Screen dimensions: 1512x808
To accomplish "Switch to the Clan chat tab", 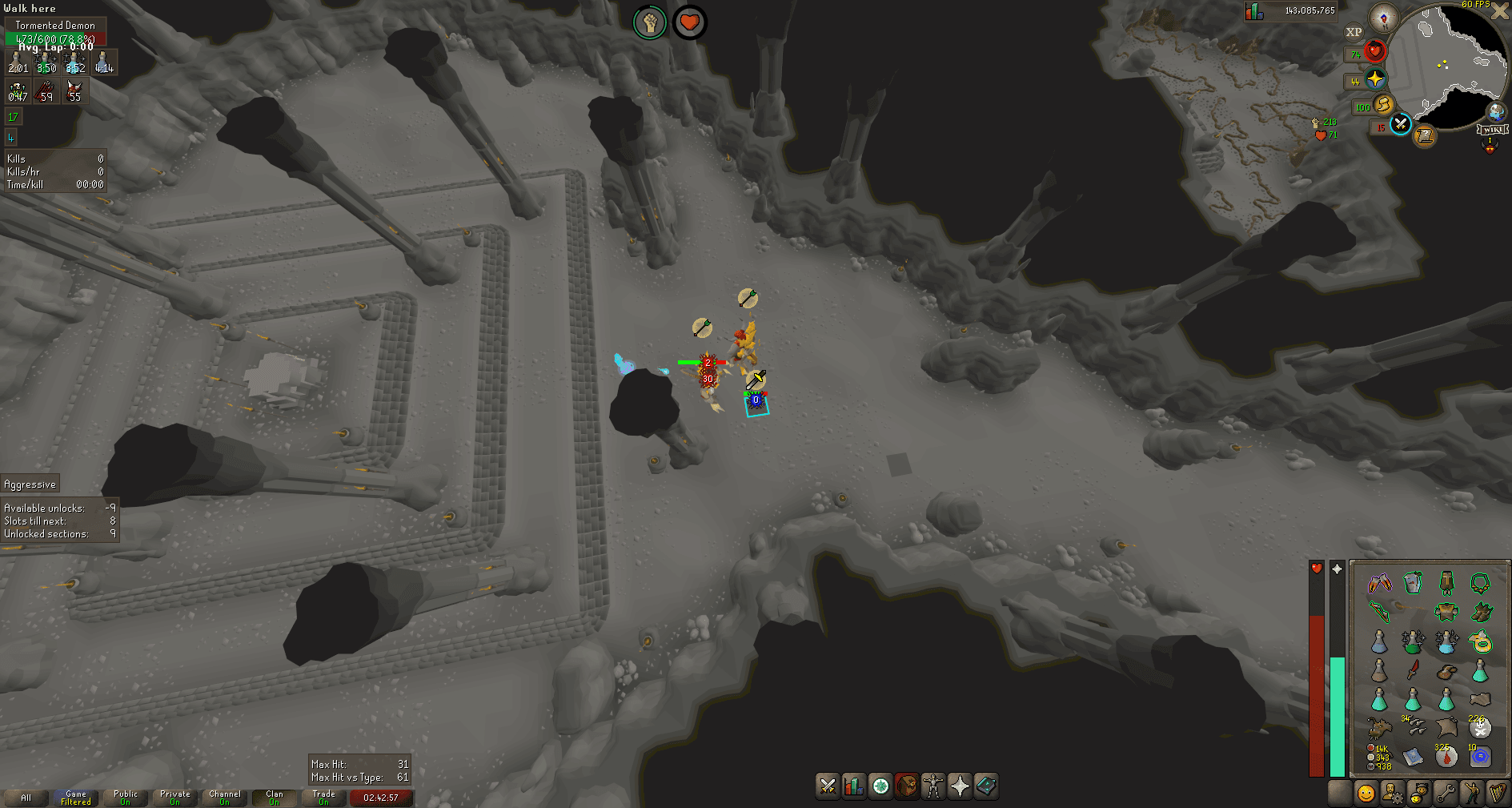I will [x=274, y=798].
